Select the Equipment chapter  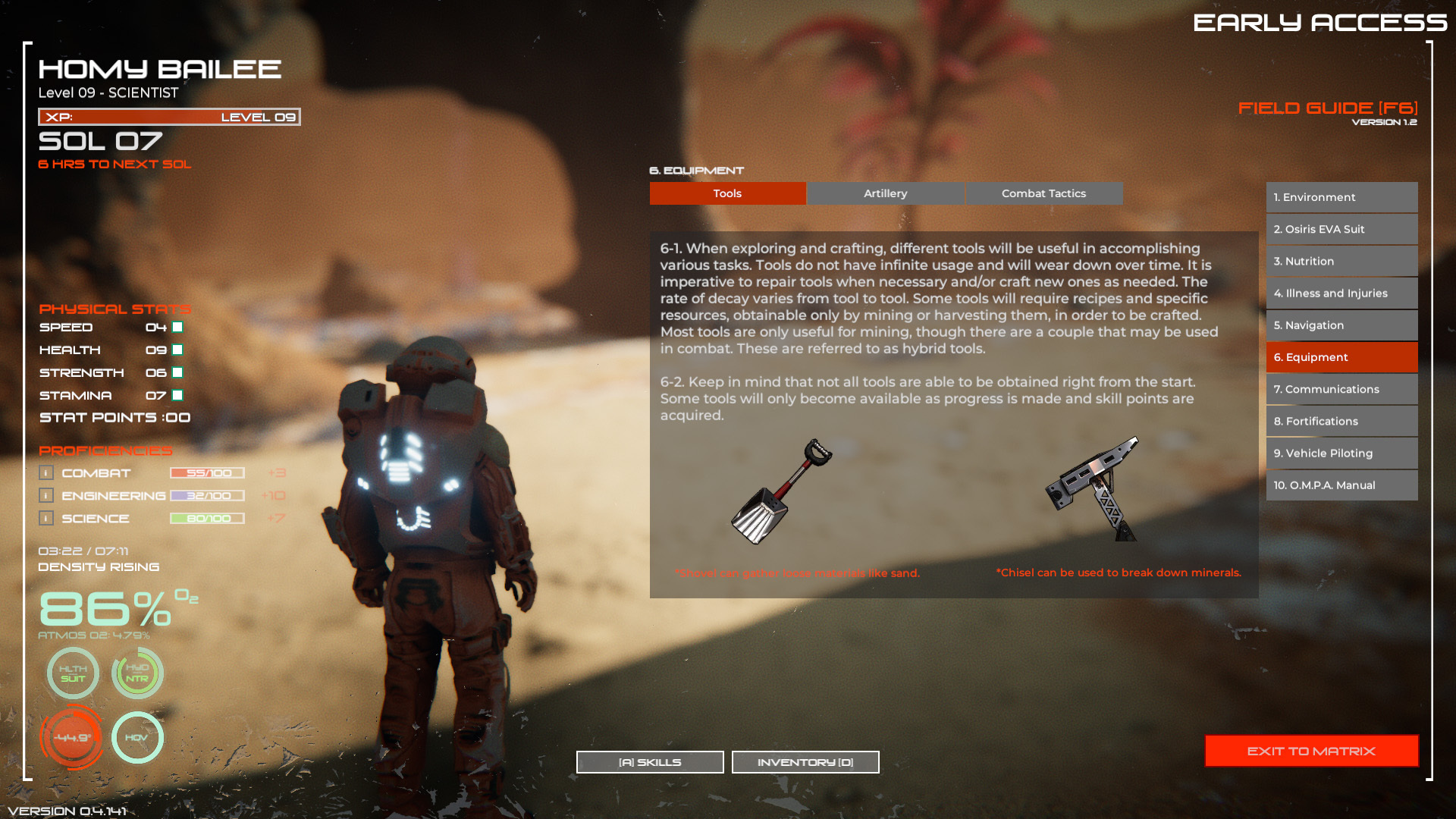1341,357
